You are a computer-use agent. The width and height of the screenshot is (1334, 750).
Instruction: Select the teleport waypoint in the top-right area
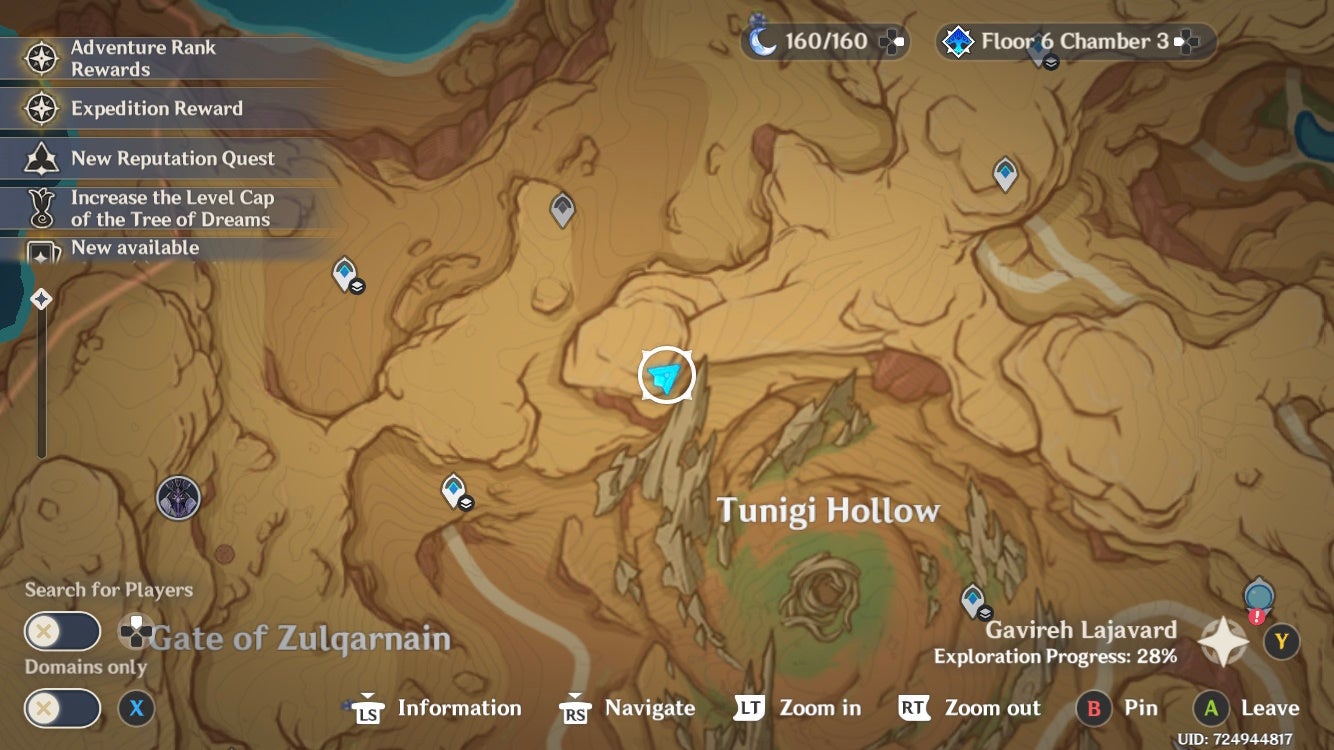[1005, 172]
